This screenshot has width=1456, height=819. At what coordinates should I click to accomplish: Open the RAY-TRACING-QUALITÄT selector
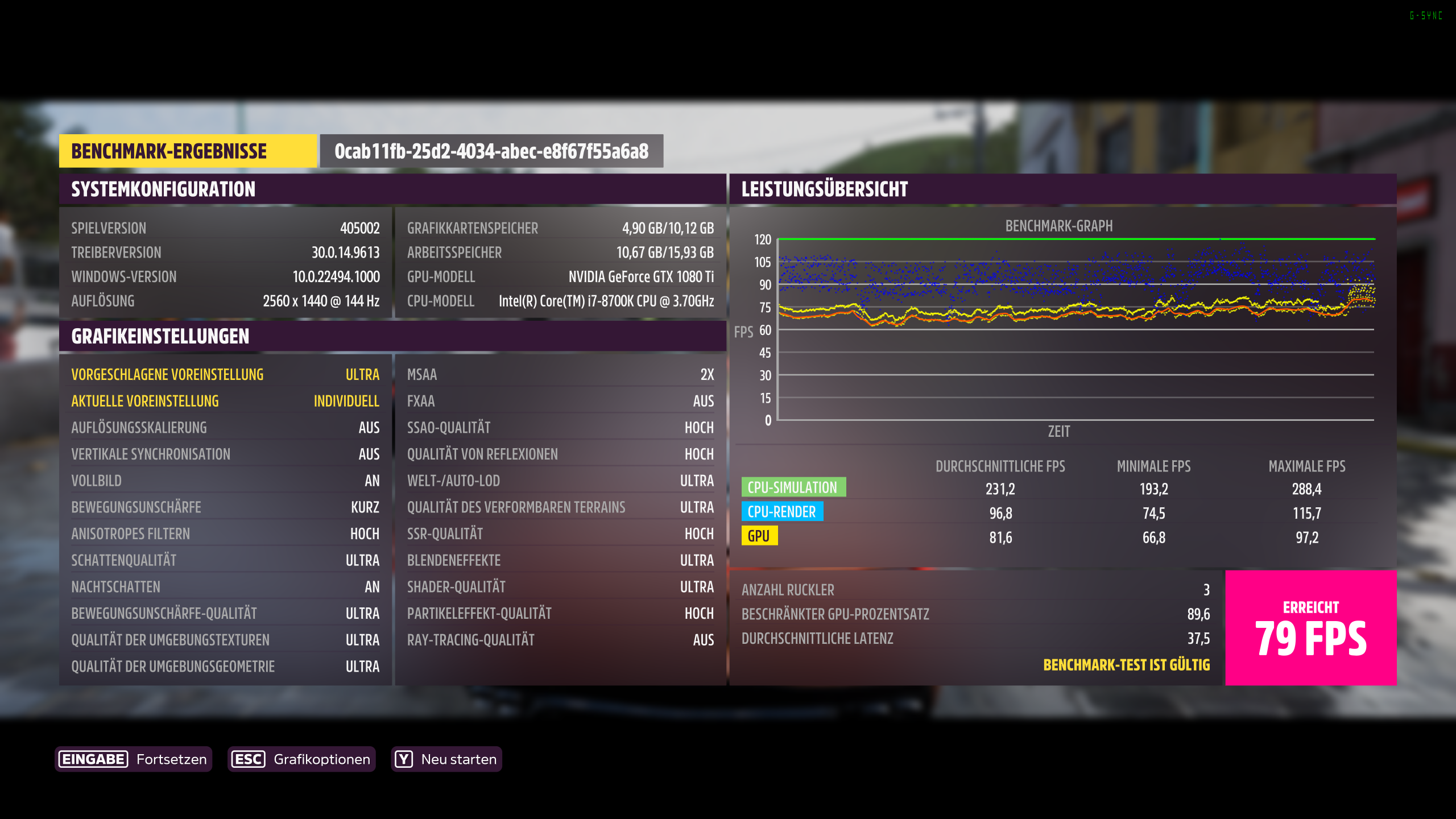(x=561, y=640)
